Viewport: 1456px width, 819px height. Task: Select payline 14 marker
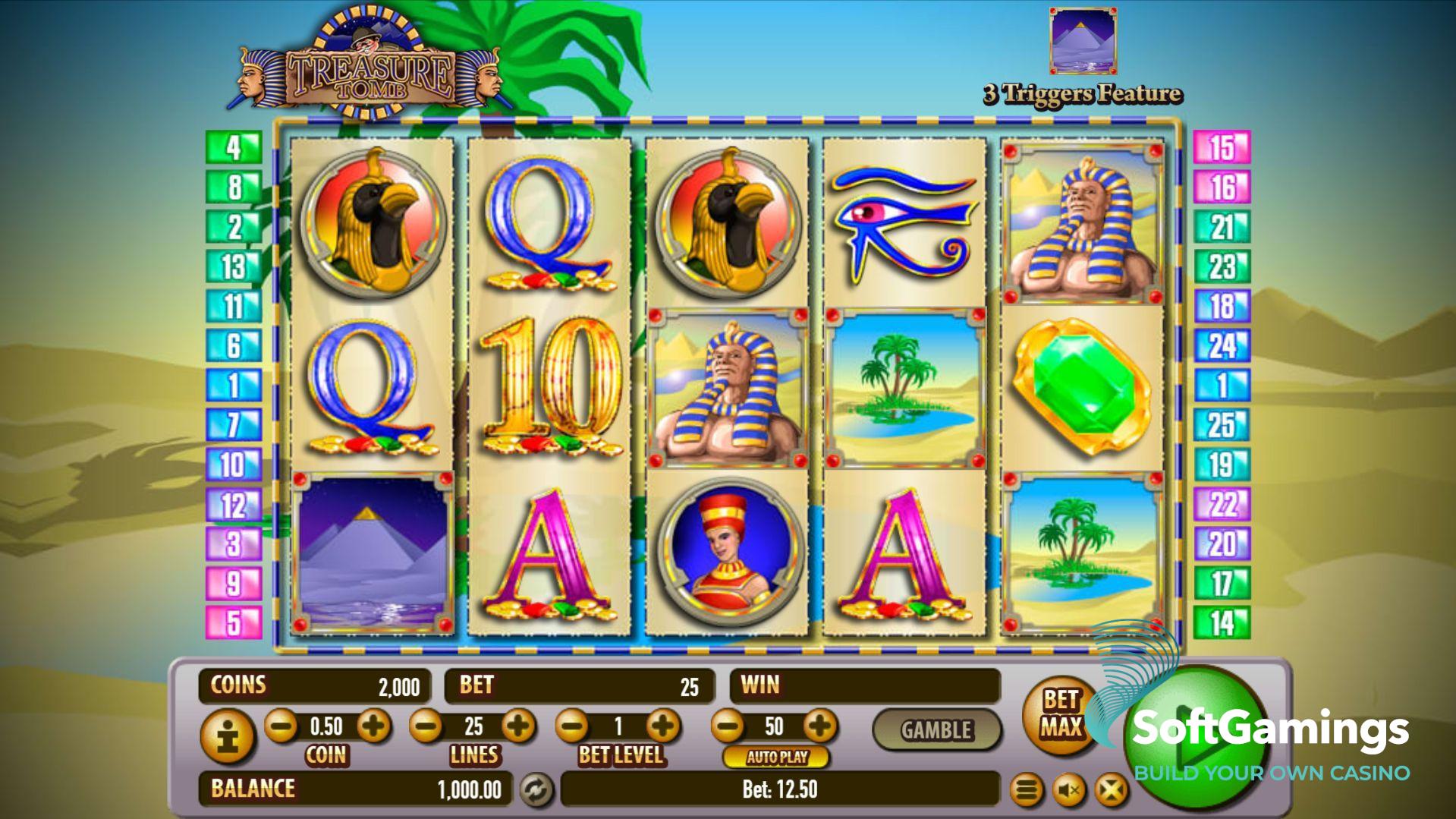(x=1222, y=623)
